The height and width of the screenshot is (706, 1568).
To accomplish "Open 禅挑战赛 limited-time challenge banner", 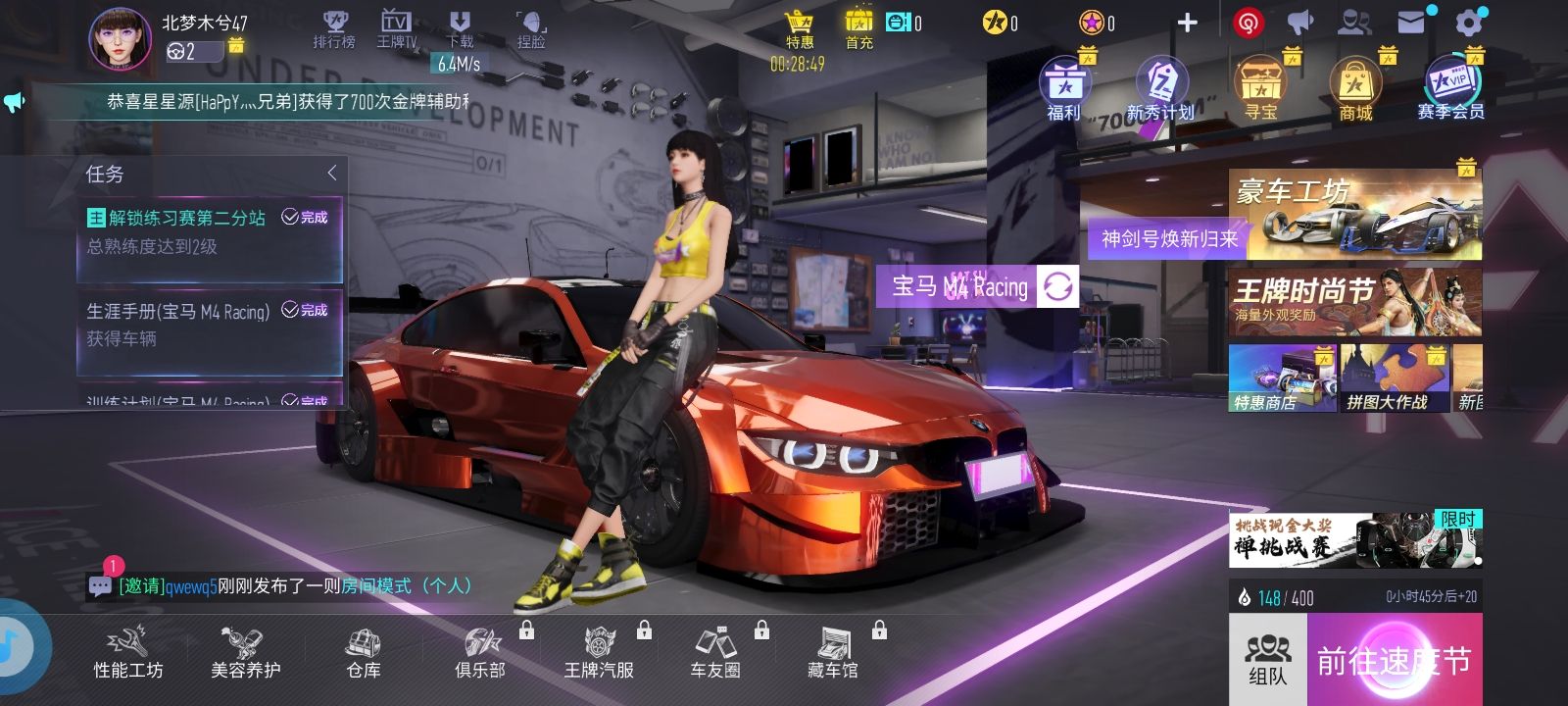I will tap(1354, 539).
